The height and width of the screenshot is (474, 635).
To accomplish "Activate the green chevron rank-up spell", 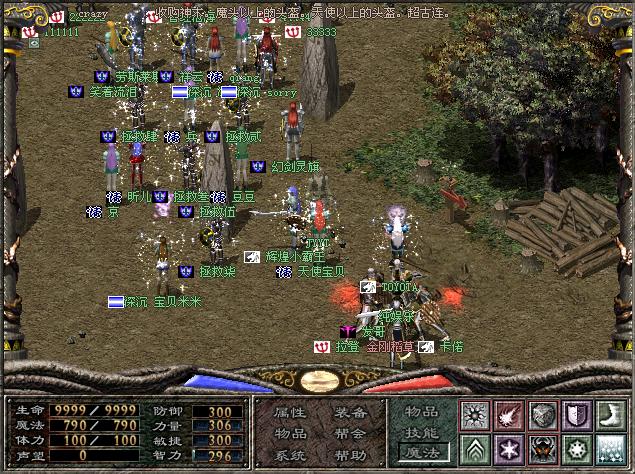I will 474,448.
